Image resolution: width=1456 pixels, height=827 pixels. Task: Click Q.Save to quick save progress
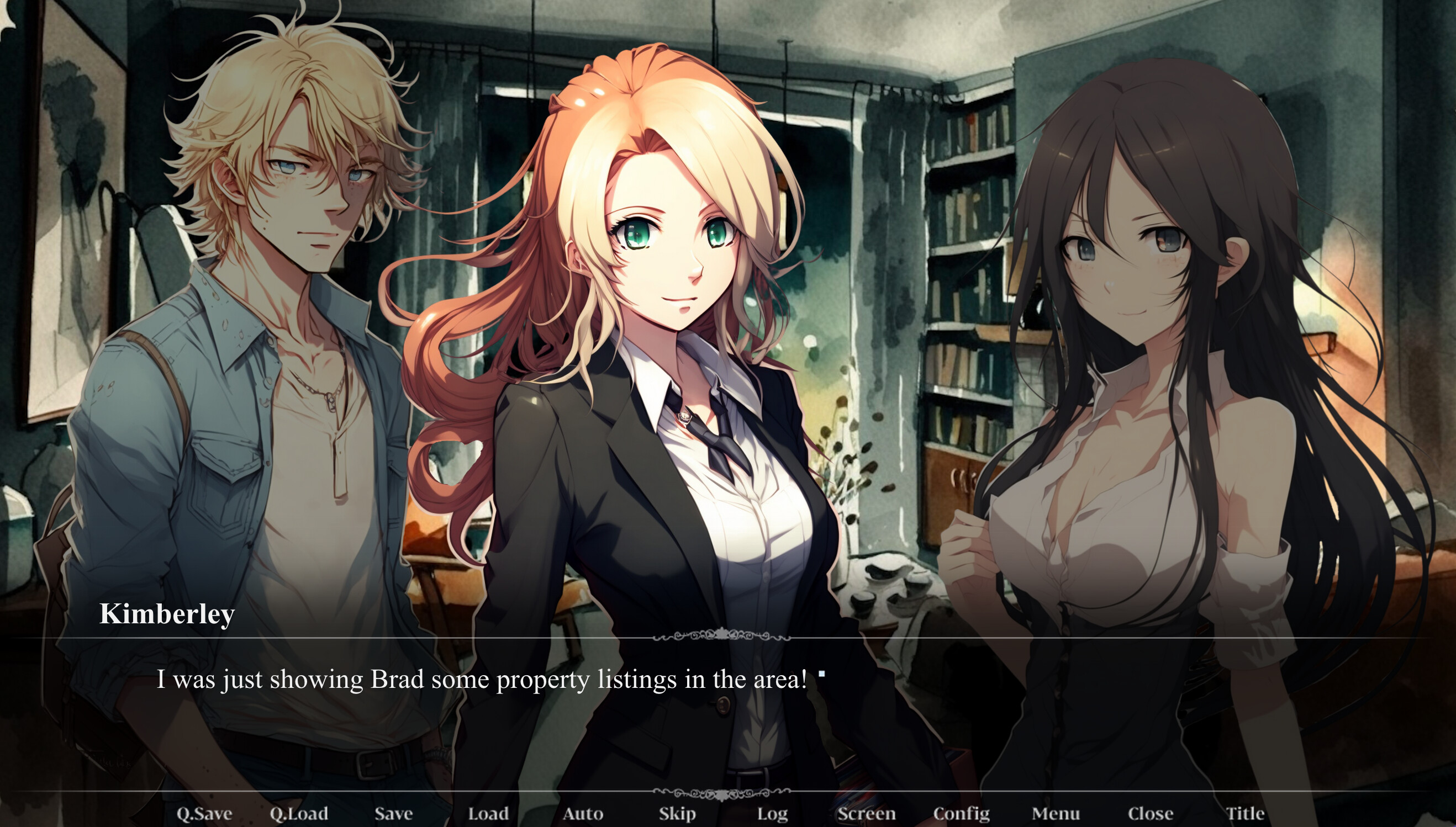tap(204, 813)
